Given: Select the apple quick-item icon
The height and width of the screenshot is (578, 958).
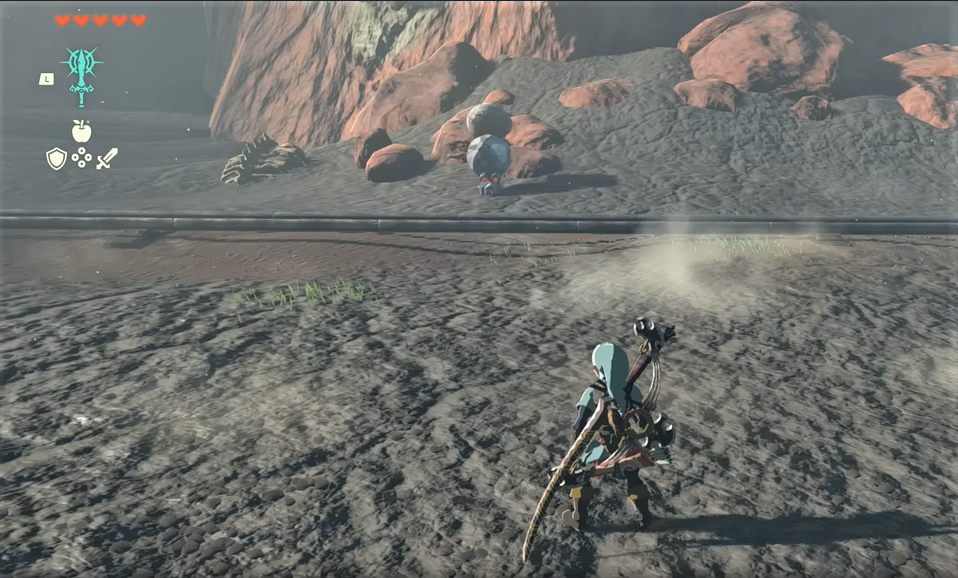Looking at the screenshot, I should pos(81,131).
